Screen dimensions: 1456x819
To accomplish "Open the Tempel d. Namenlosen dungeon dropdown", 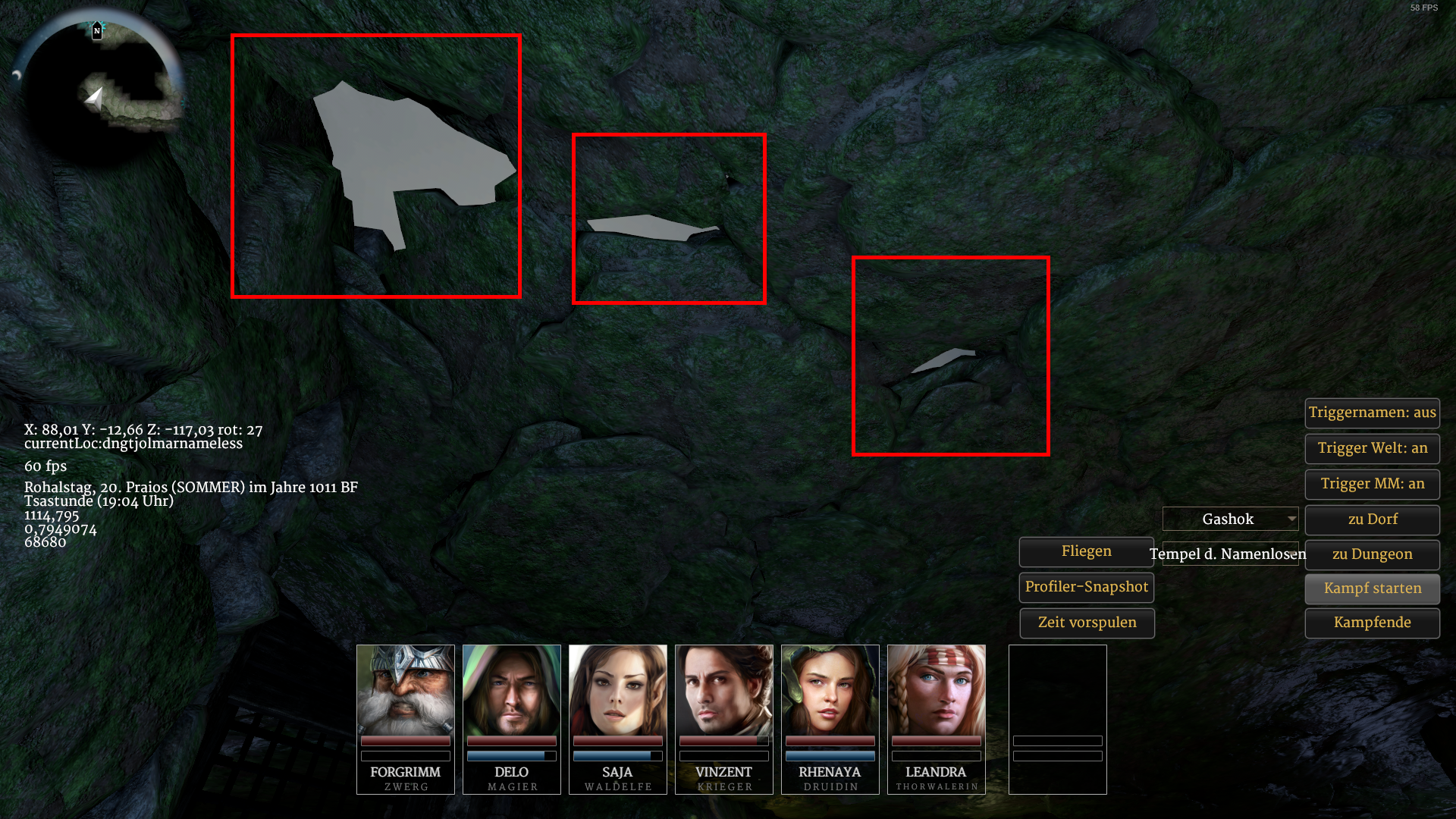I will pyautogui.click(x=1230, y=554).
